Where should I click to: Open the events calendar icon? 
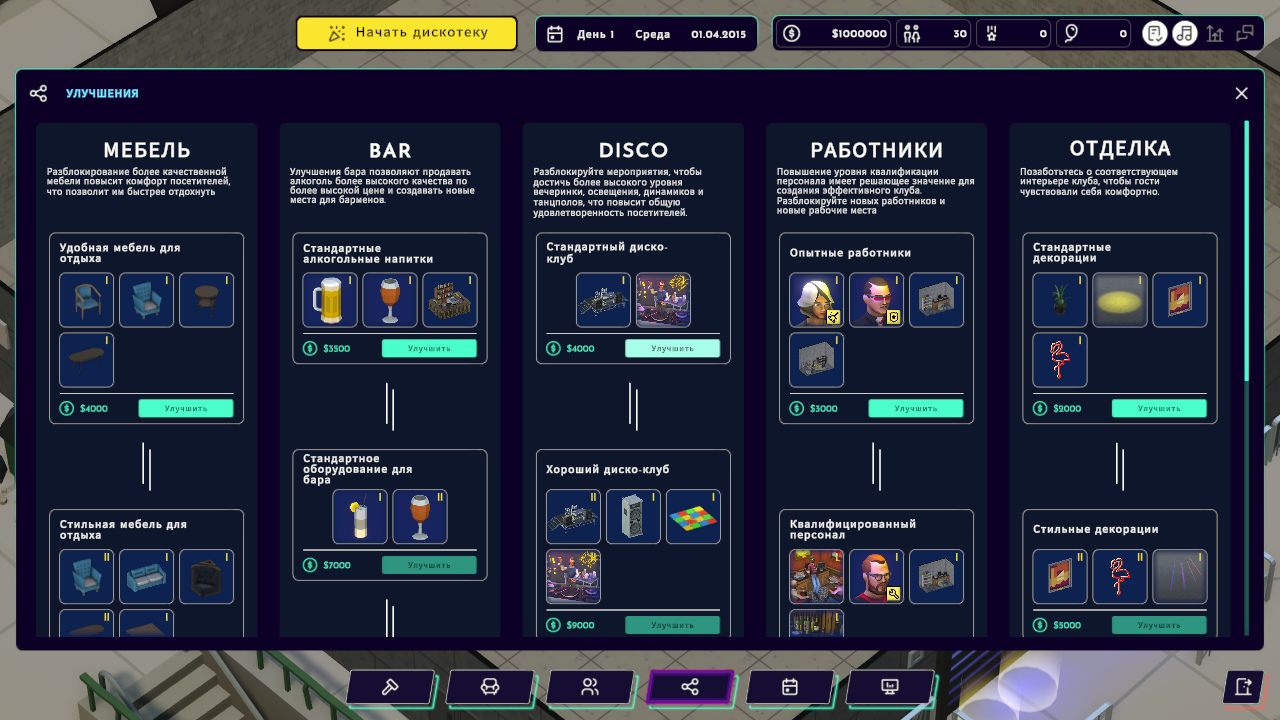(x=790, y=687)
